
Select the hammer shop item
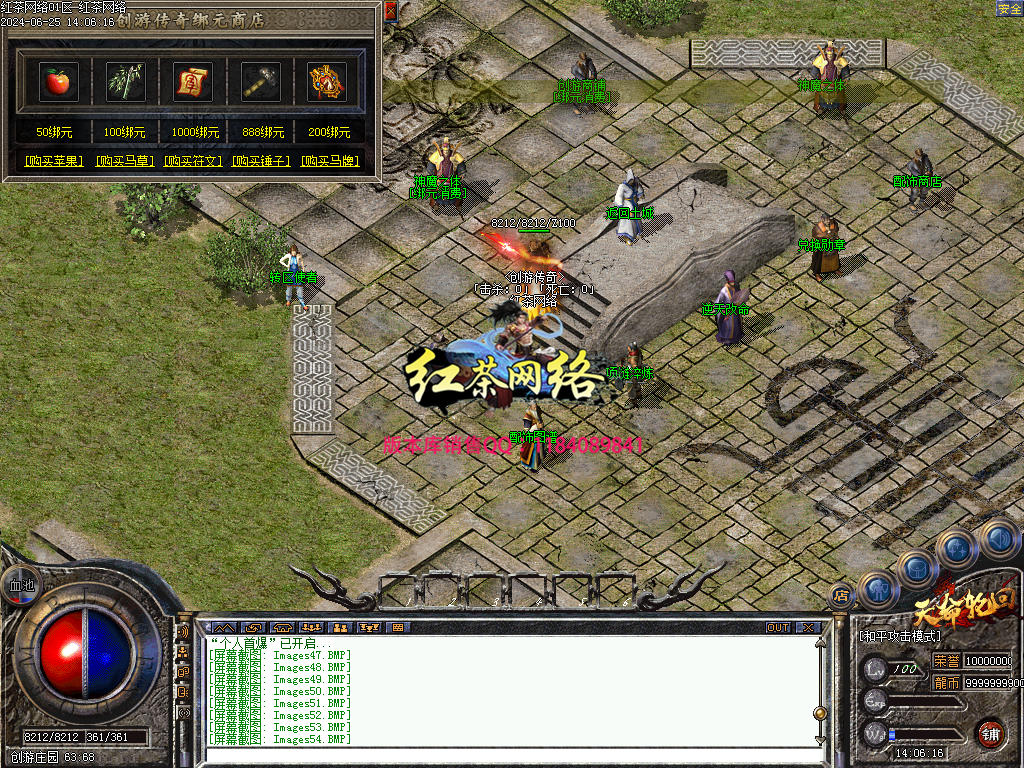260,81
